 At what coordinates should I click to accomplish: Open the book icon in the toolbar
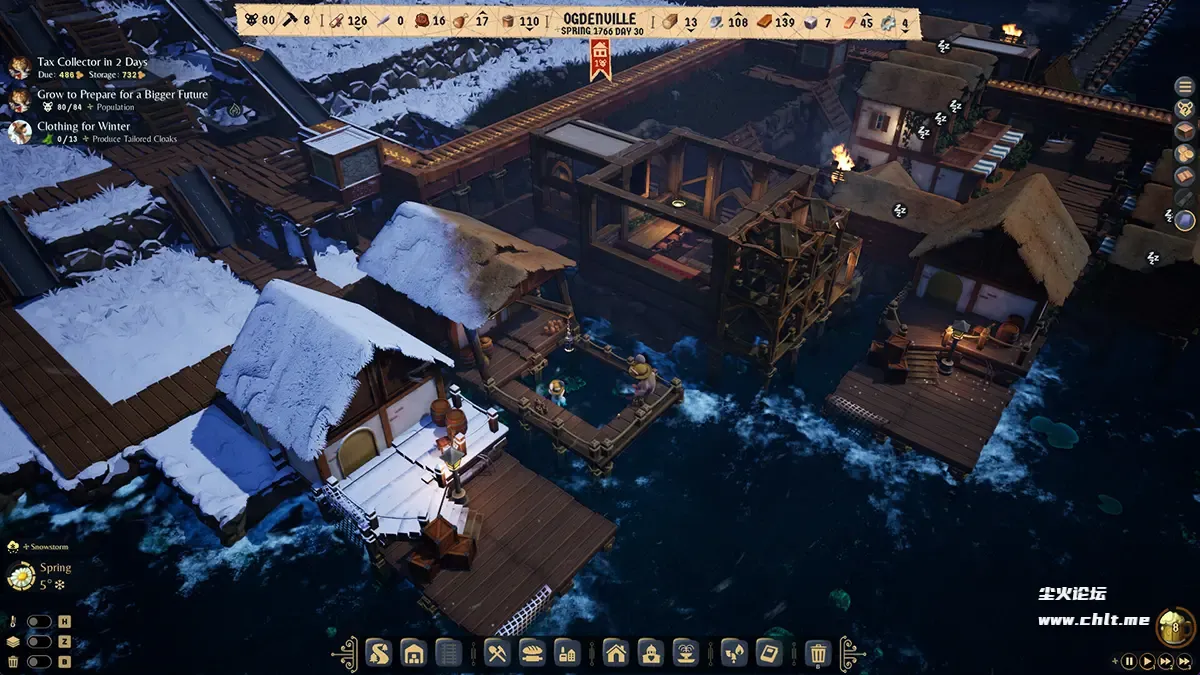[x=769, y=654]
